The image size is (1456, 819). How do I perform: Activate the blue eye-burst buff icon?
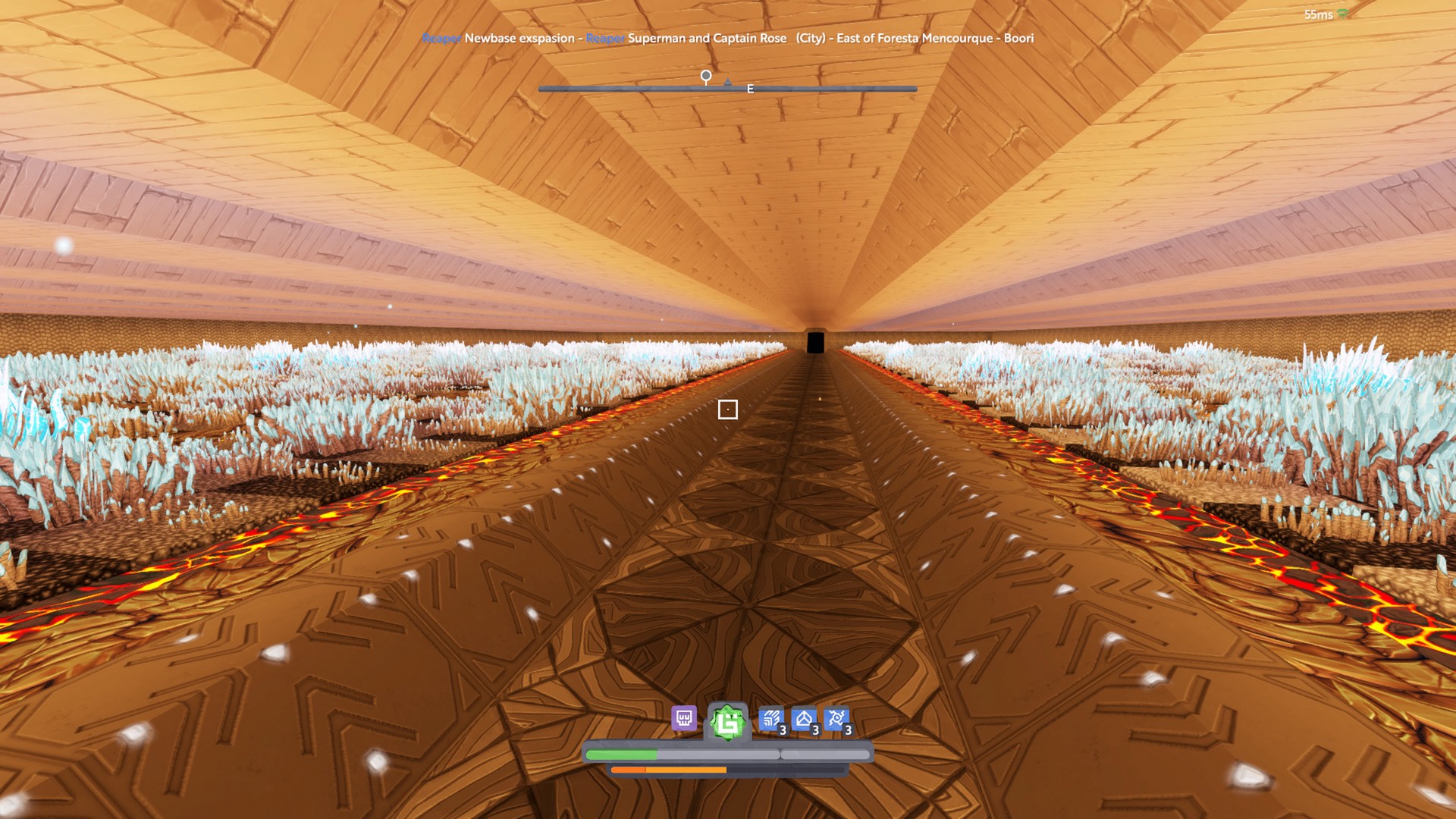836,719
